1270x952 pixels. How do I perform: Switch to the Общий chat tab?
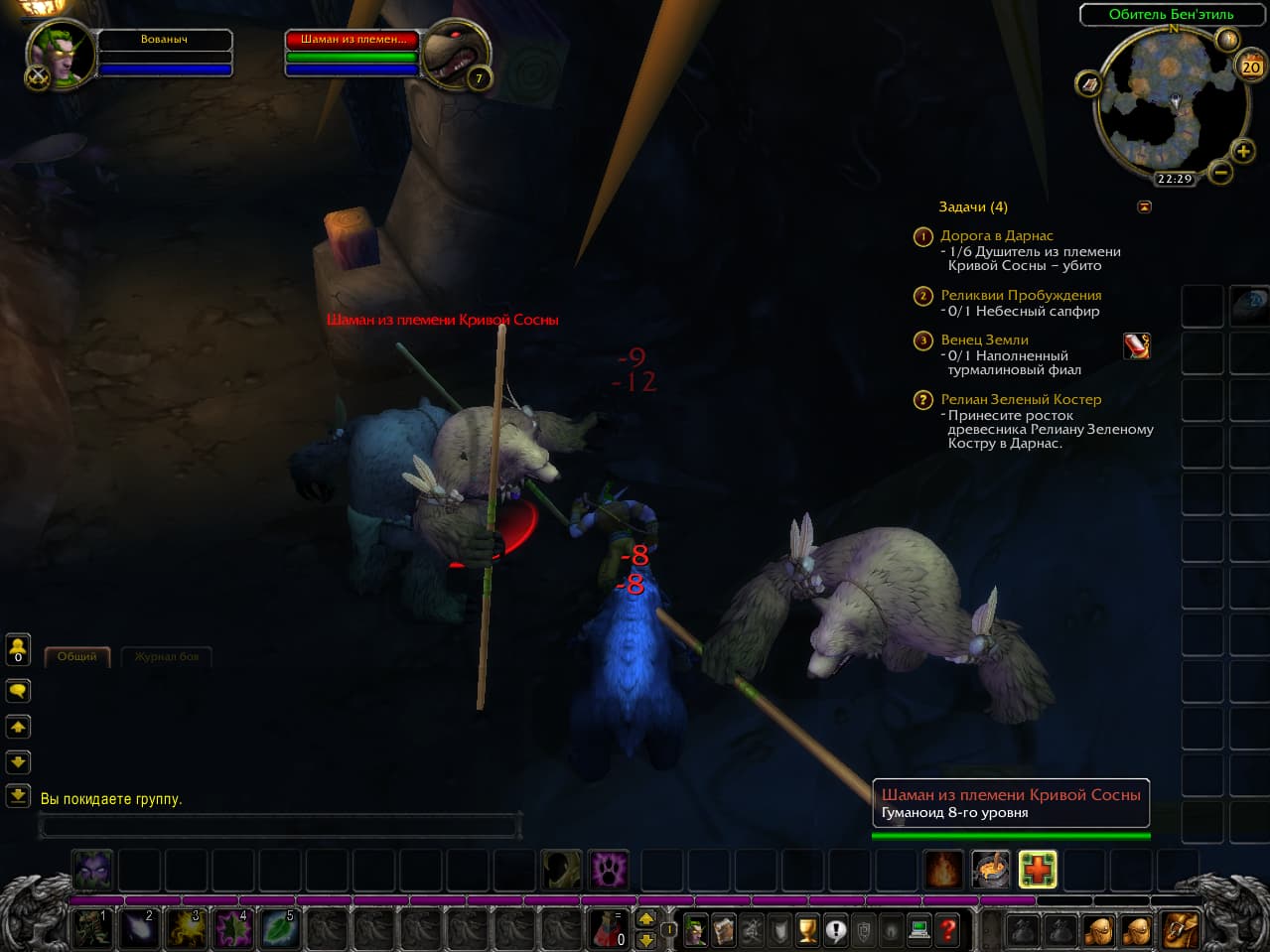[76, 656]
